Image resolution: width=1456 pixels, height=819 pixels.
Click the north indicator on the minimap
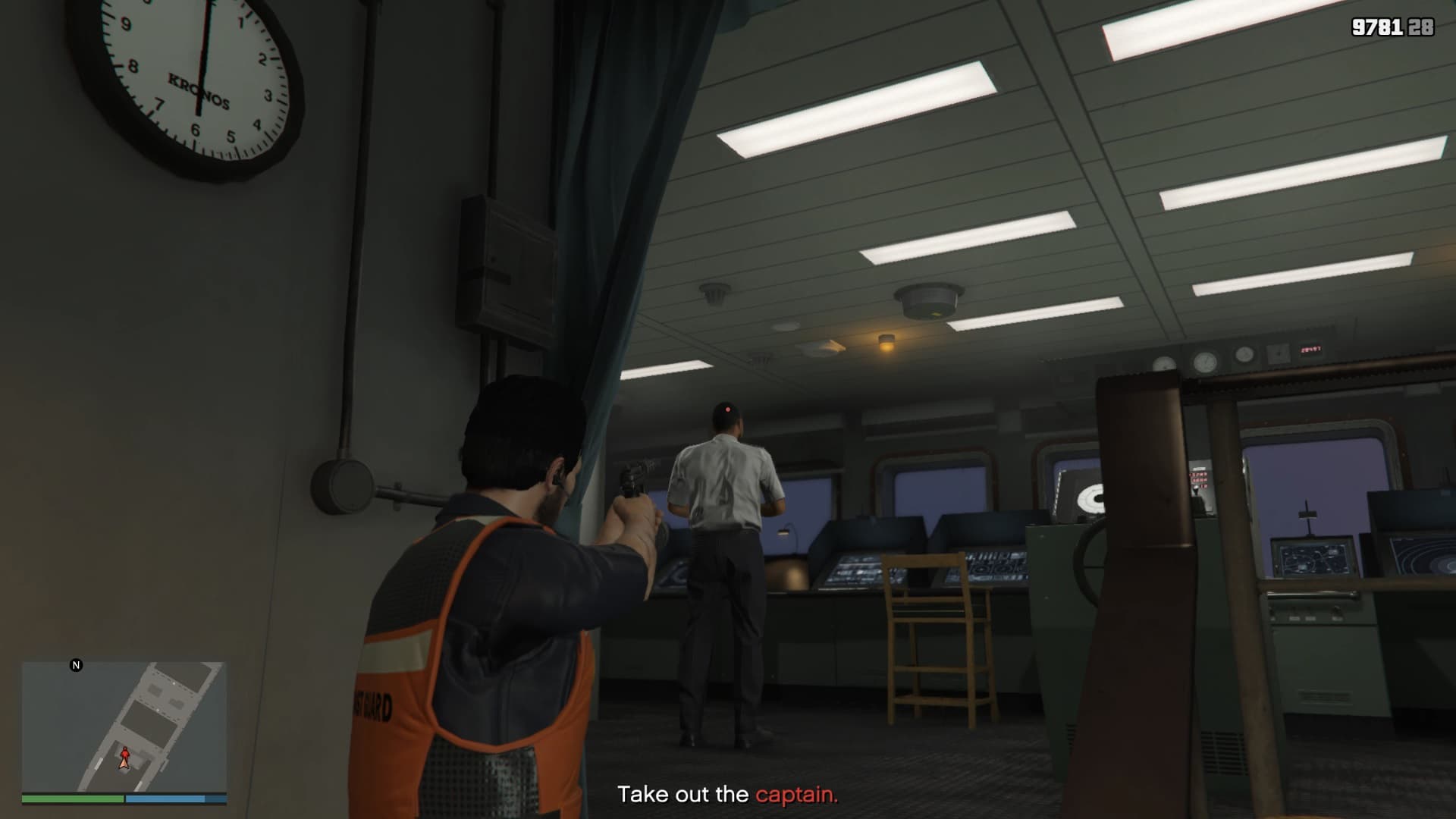pyautogui.click(x=76, y=665)
